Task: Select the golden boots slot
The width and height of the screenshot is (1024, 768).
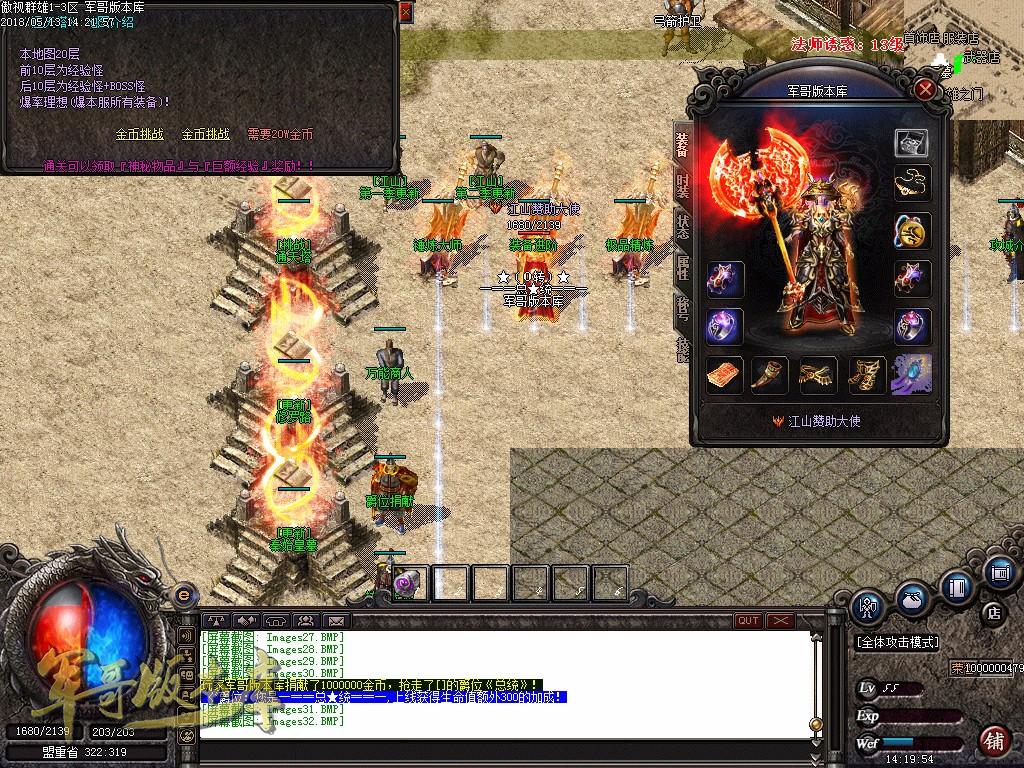Action: pyautogui.click(x=865, y=375)
